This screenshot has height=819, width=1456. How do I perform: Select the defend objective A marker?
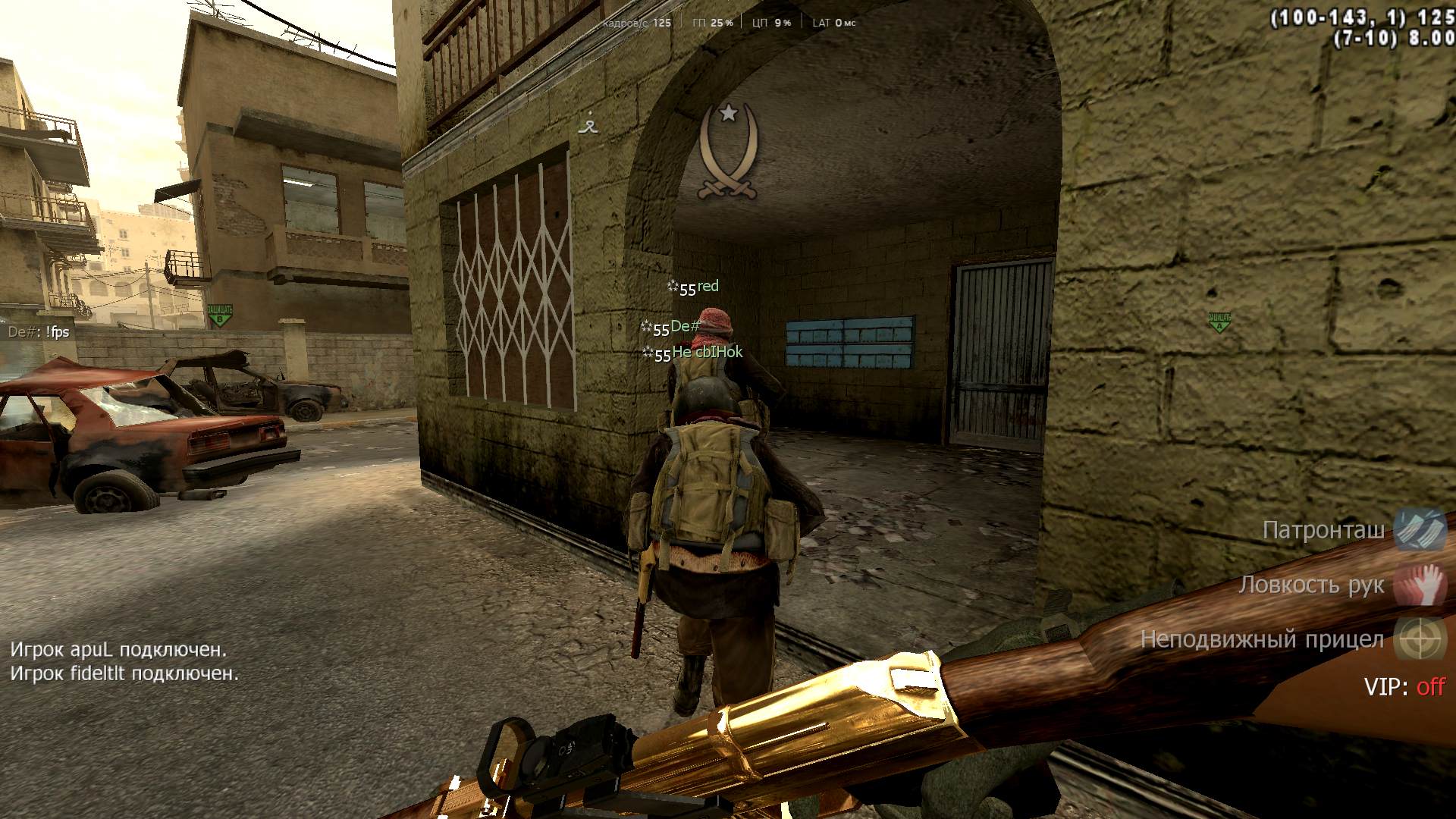click(x=1219, y=322)
